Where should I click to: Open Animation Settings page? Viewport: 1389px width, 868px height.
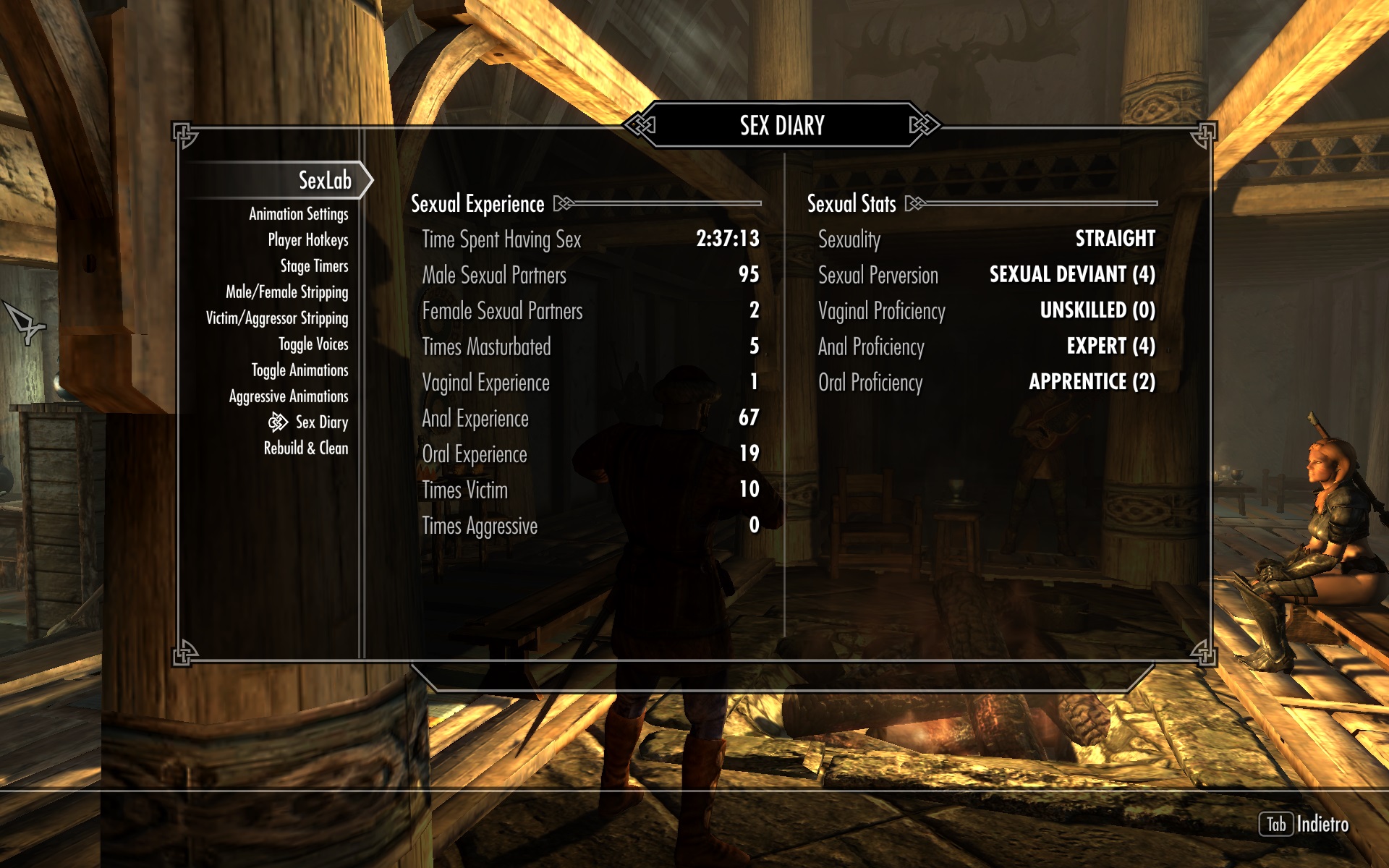point(298,214)
